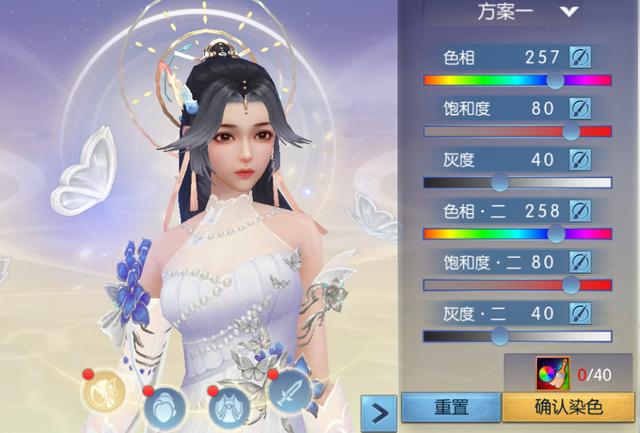Click the edit icon beside 饱和度·二 80
Viewport: 640px width, 433px height.
click(x=580, y=262)
